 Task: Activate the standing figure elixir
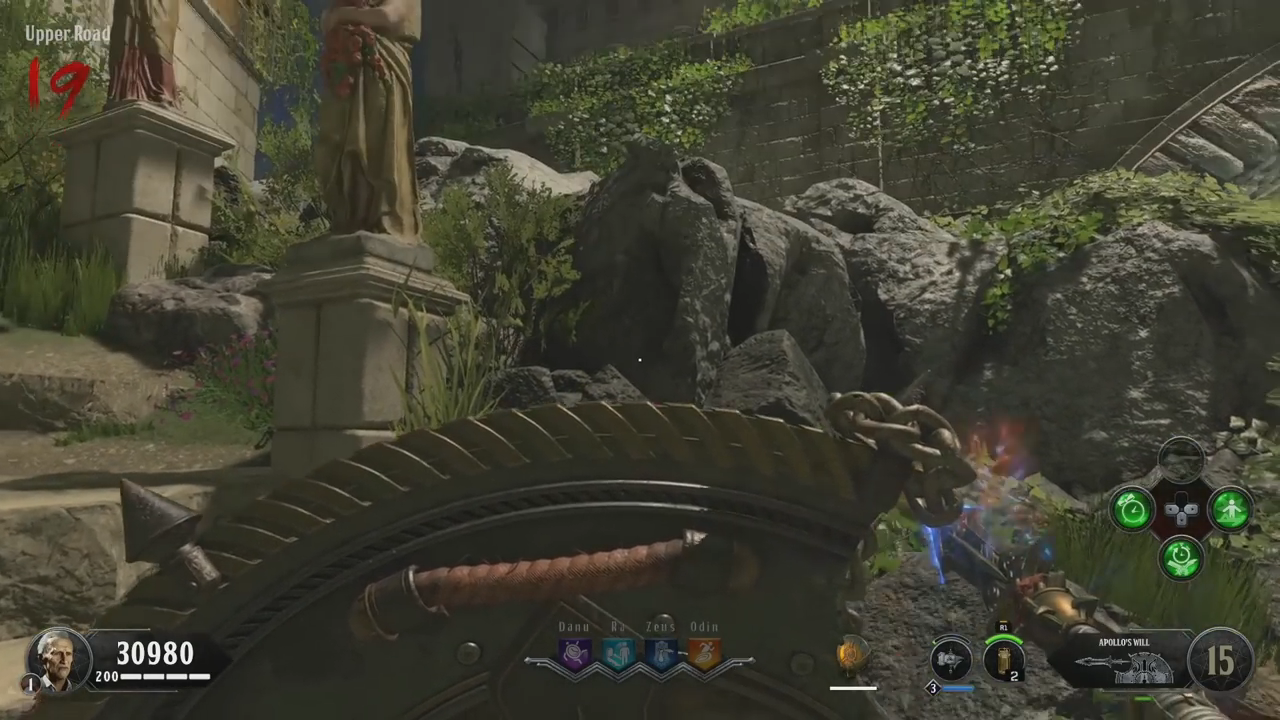click(x=1230, y=509)
